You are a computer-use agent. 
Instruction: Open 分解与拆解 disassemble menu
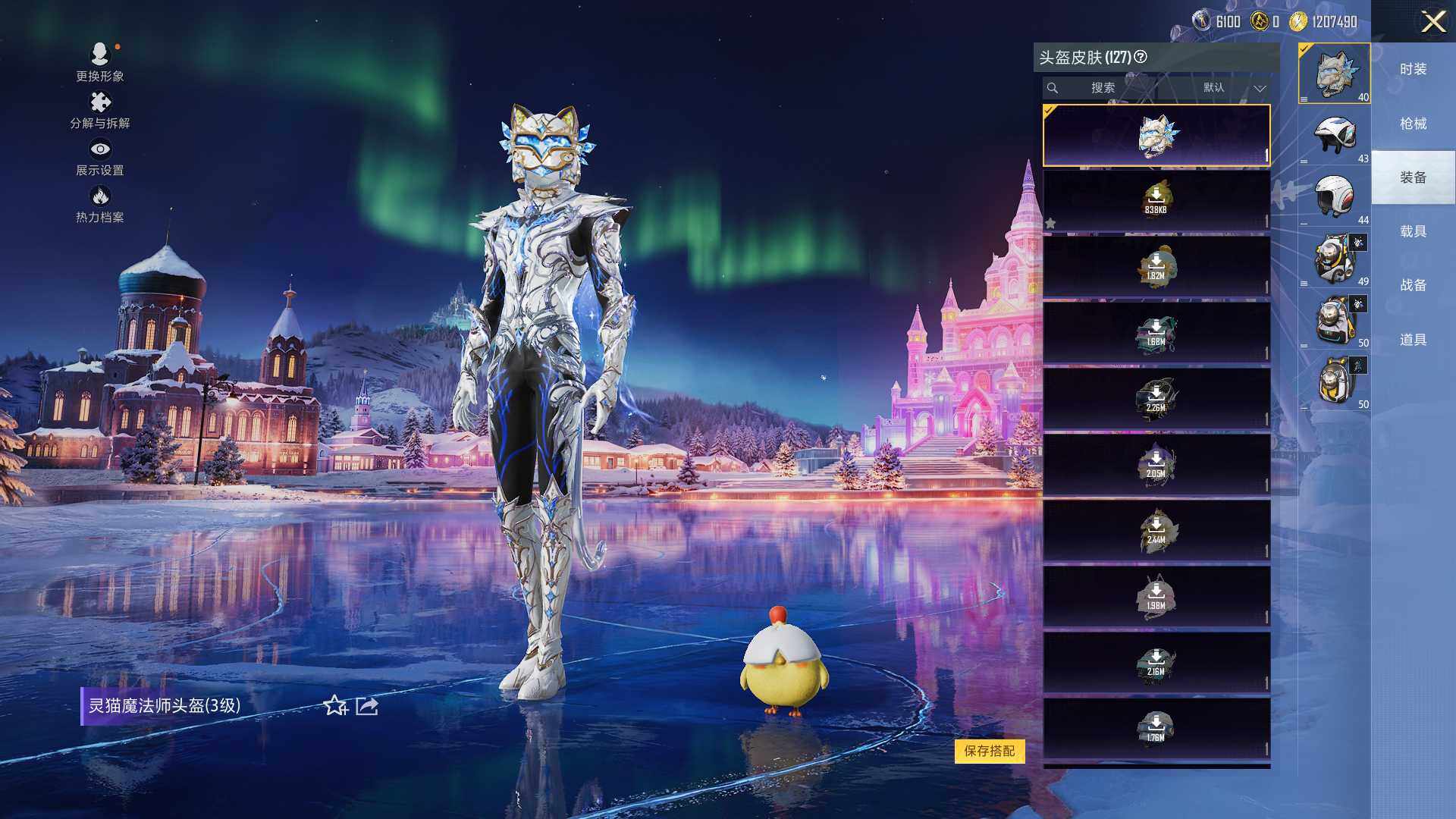click(x=99, y=110)
